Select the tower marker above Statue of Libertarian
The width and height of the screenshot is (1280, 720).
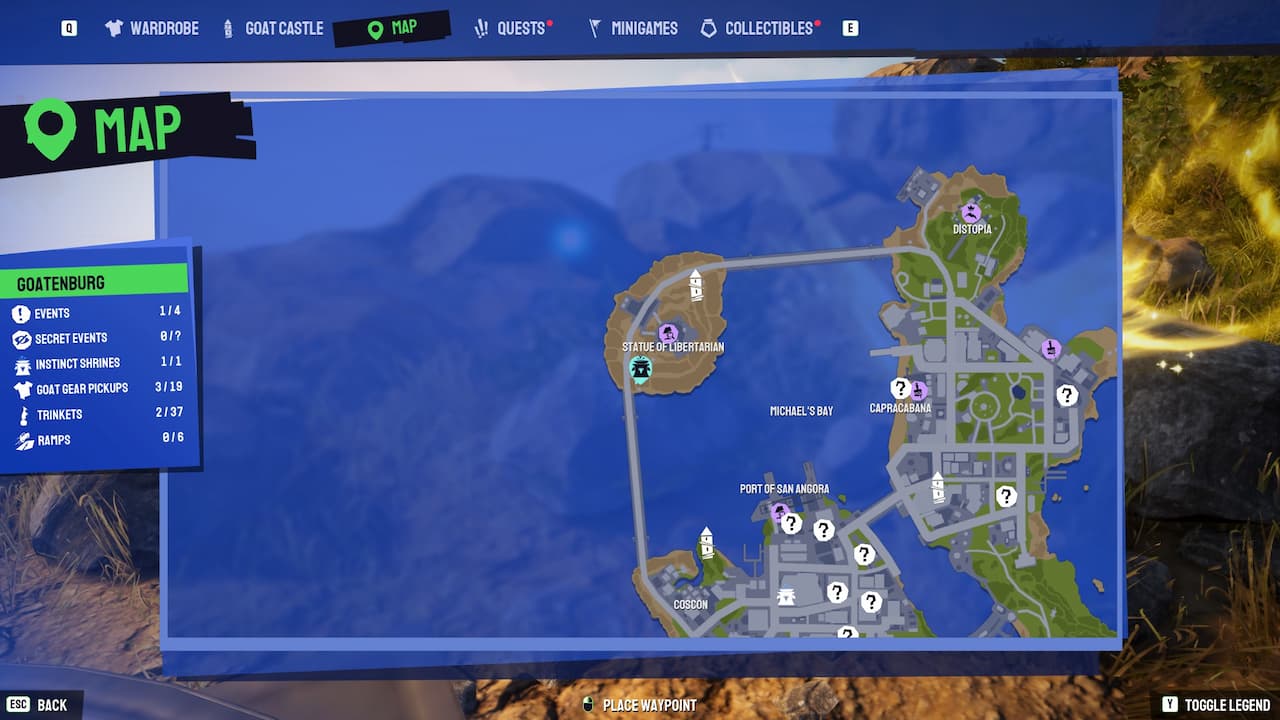tap(695, 283)
